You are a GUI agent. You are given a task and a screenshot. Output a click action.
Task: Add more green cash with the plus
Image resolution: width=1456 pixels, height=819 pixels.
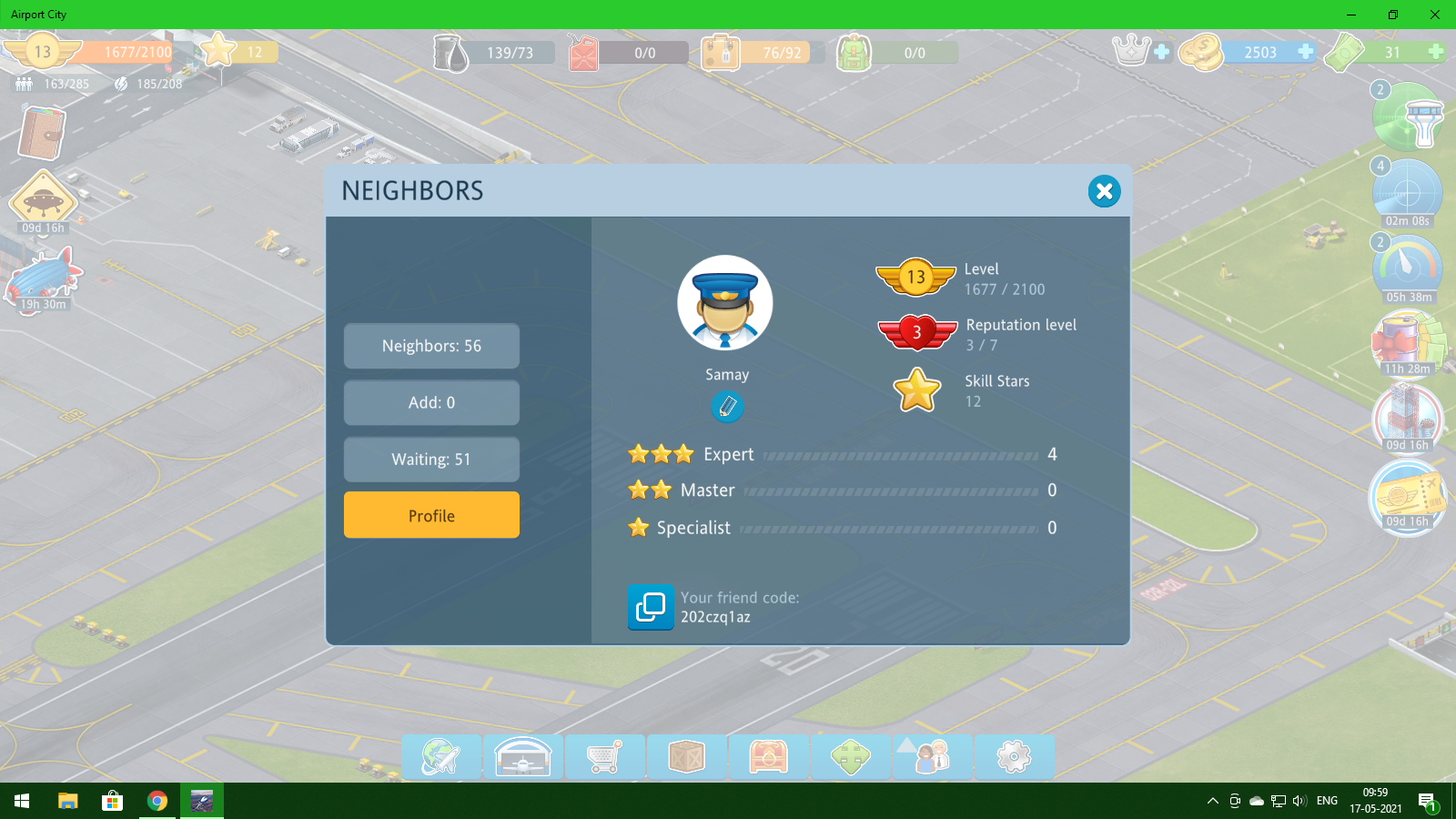1435,52
